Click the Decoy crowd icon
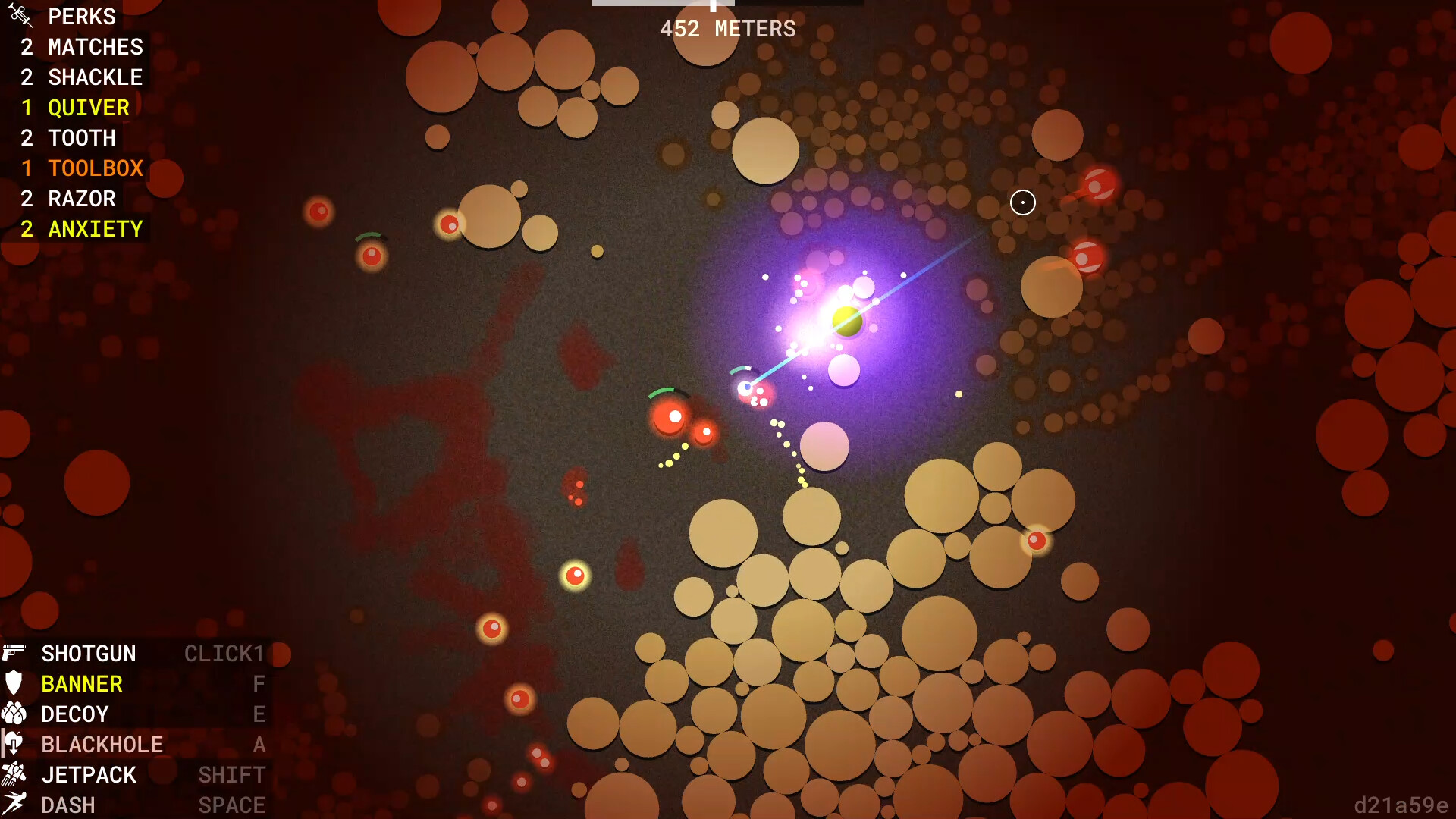The height and width of the screenshot is (819, 1456). [x=14, y=714]
